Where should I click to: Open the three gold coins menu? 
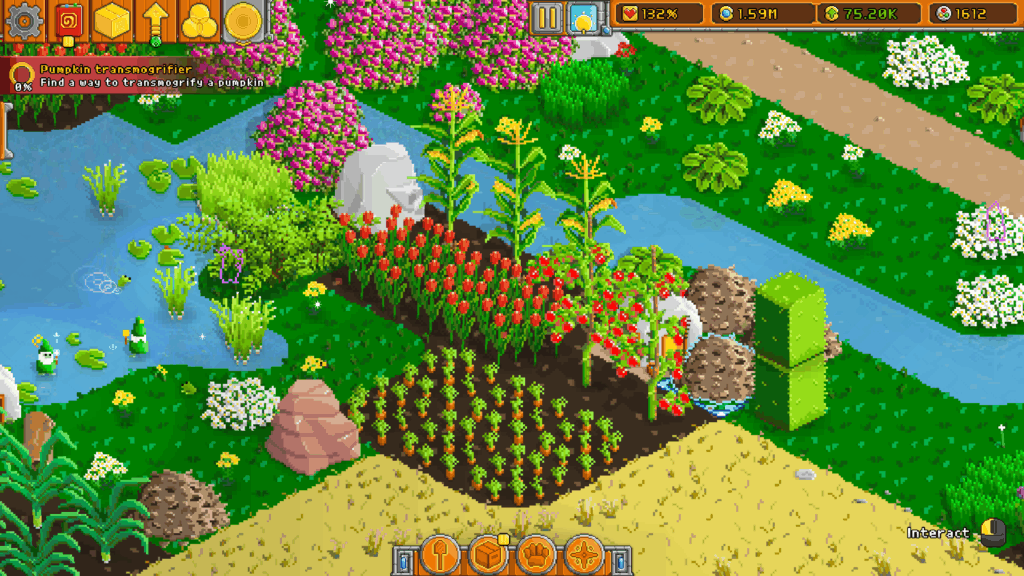point(198,19)
